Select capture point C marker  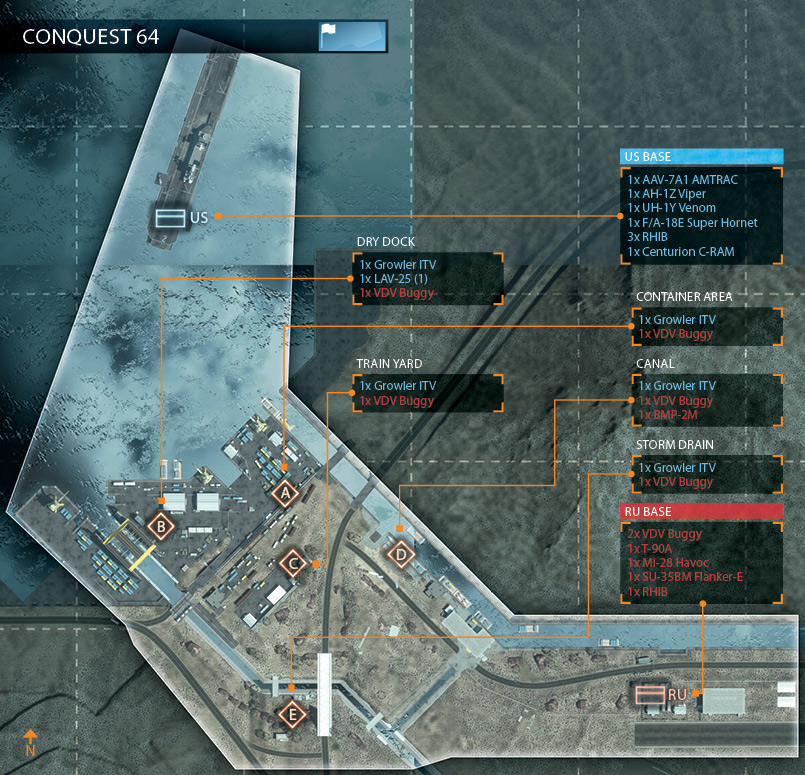pos(293,564)
